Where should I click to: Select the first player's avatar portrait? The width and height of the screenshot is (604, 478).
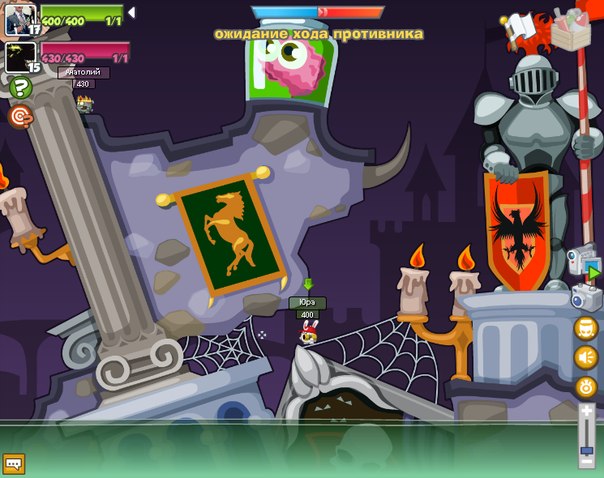(x=20, y=19)
